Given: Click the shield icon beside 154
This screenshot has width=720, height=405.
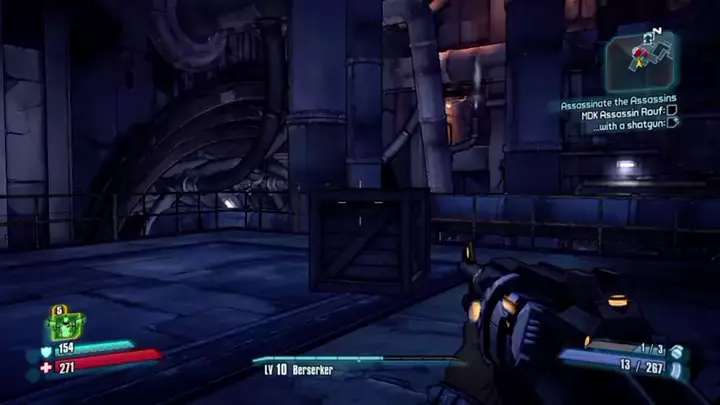Looking at the screenshot, I should 46,350.
